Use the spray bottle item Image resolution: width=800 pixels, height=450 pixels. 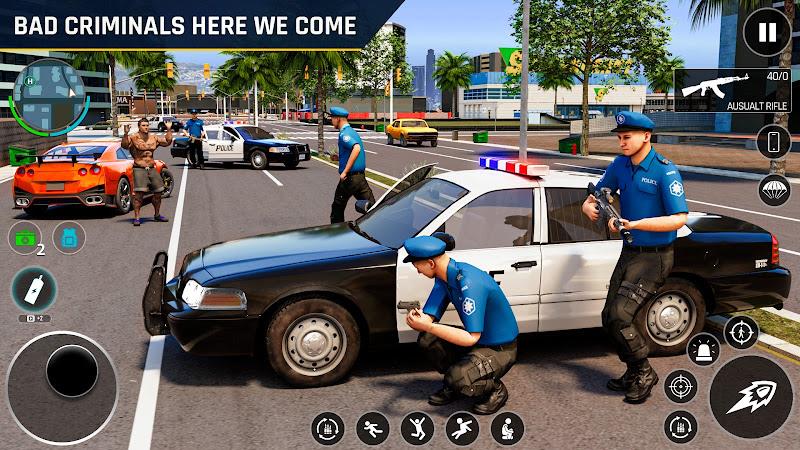coord(34,290)
